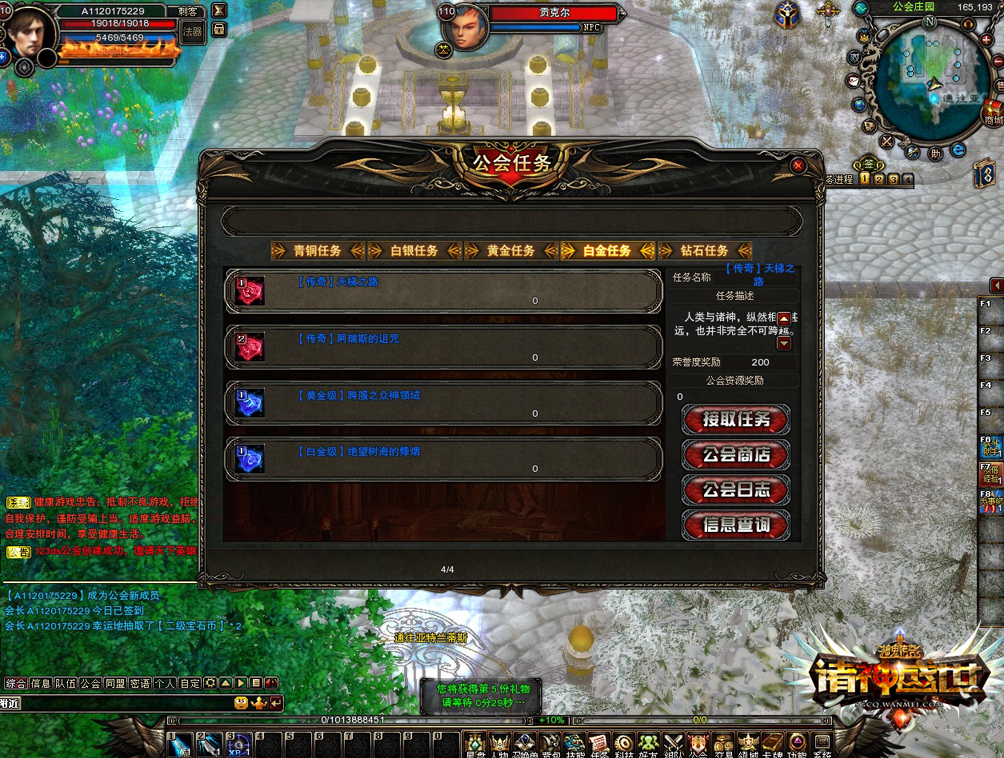Accept the quest with 接取任务 button

pos(736,420)
